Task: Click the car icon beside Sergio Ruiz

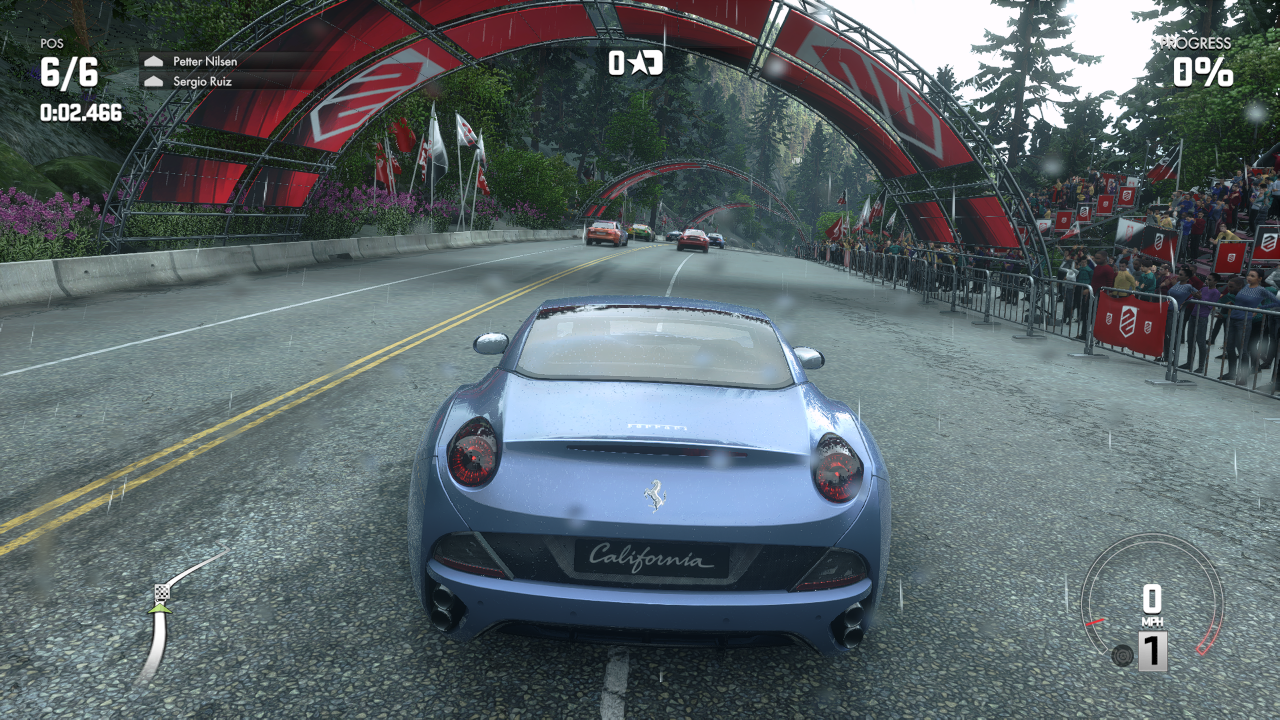Action: point(154,81)
